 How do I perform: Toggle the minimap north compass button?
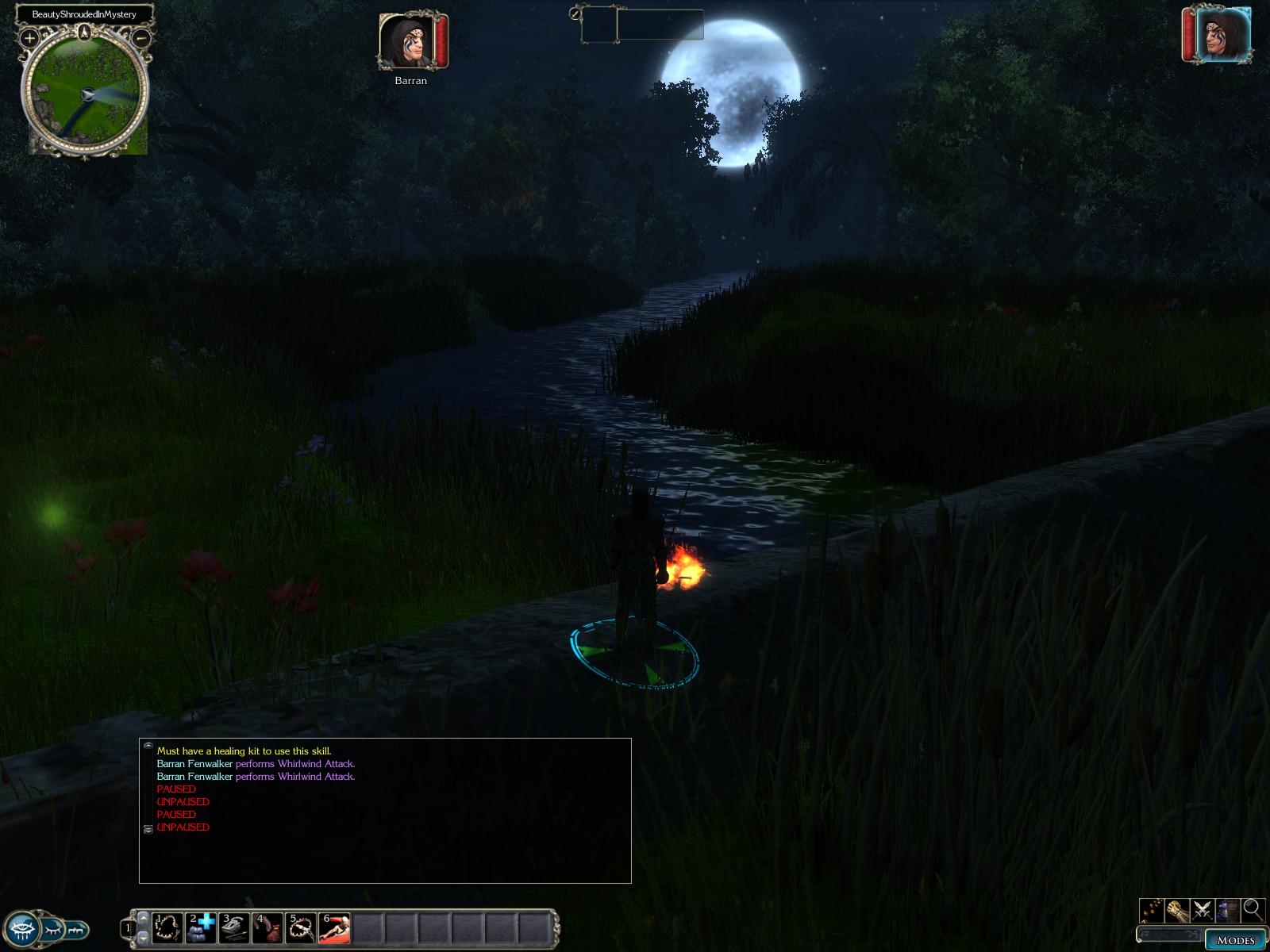tap(85, 33)
